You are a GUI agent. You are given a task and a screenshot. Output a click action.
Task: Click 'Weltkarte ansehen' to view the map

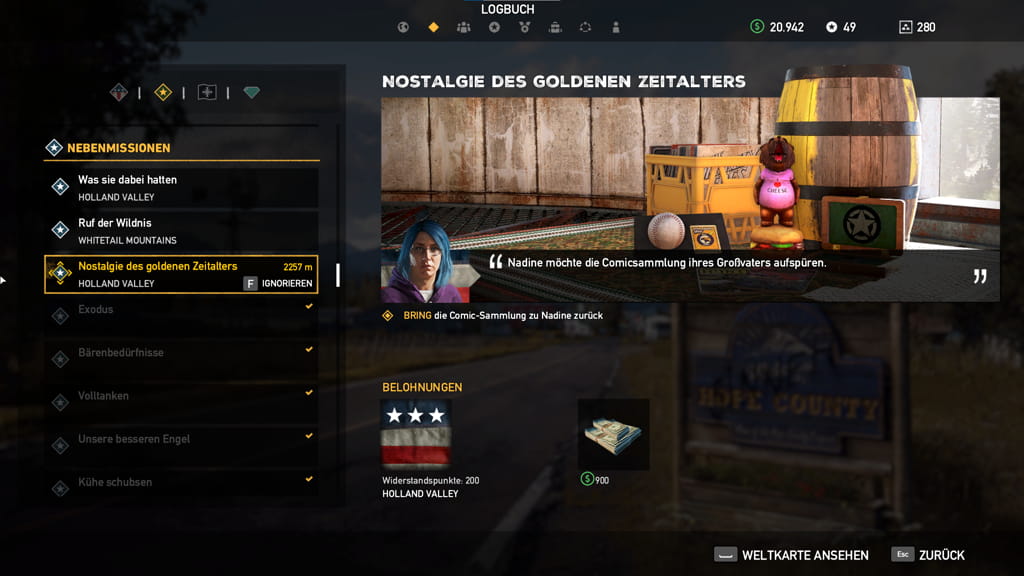click(x=791, y=555)
